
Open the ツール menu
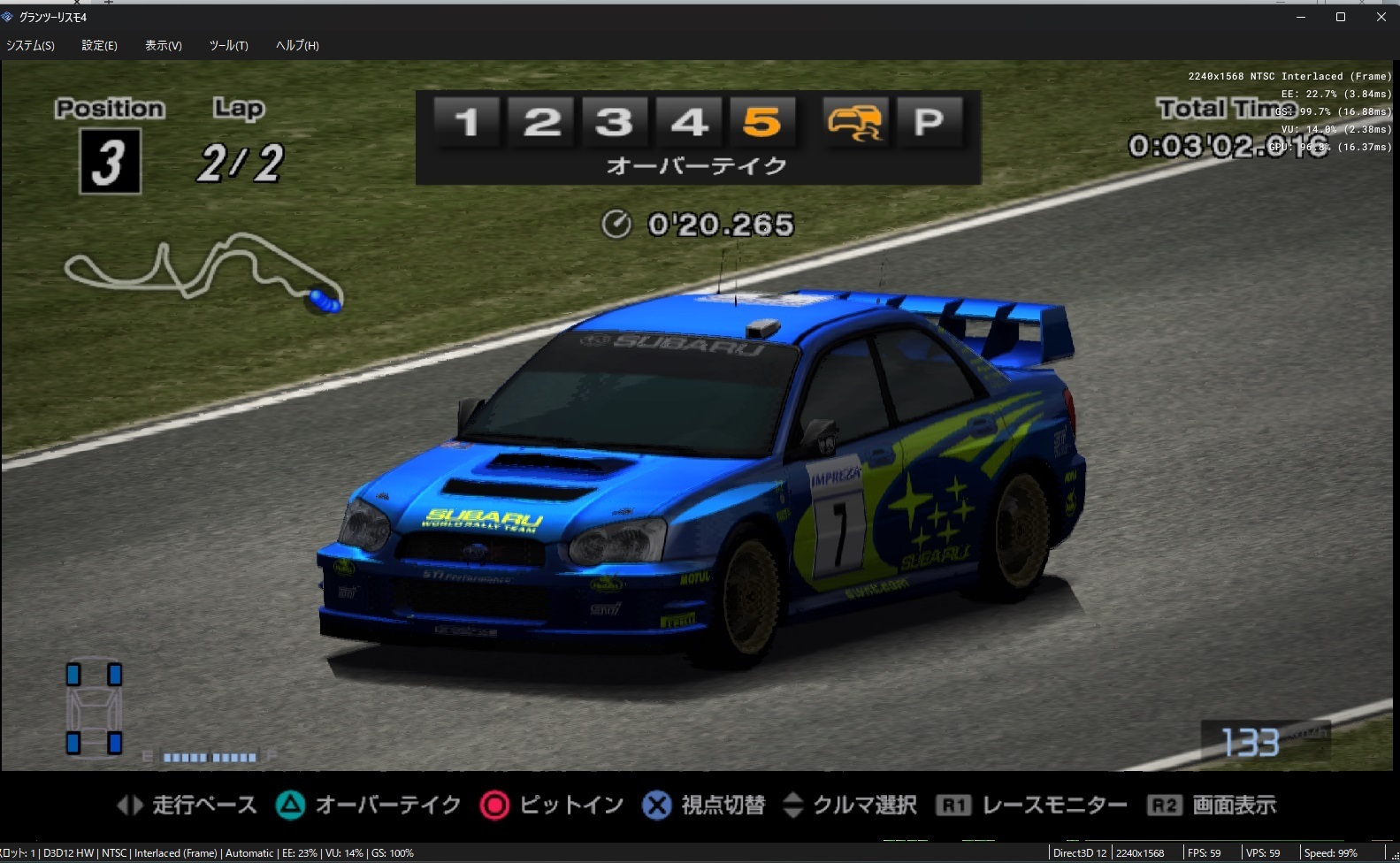click(x=228, y=45)
